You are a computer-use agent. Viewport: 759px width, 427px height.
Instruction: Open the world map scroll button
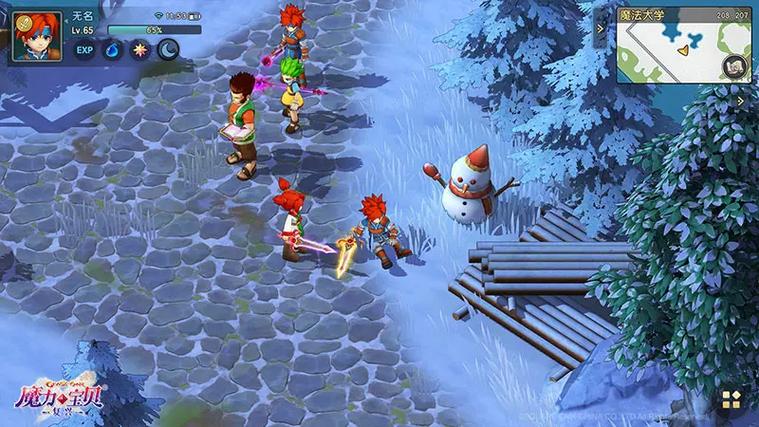pyautogui.click(x=736, y=67)
